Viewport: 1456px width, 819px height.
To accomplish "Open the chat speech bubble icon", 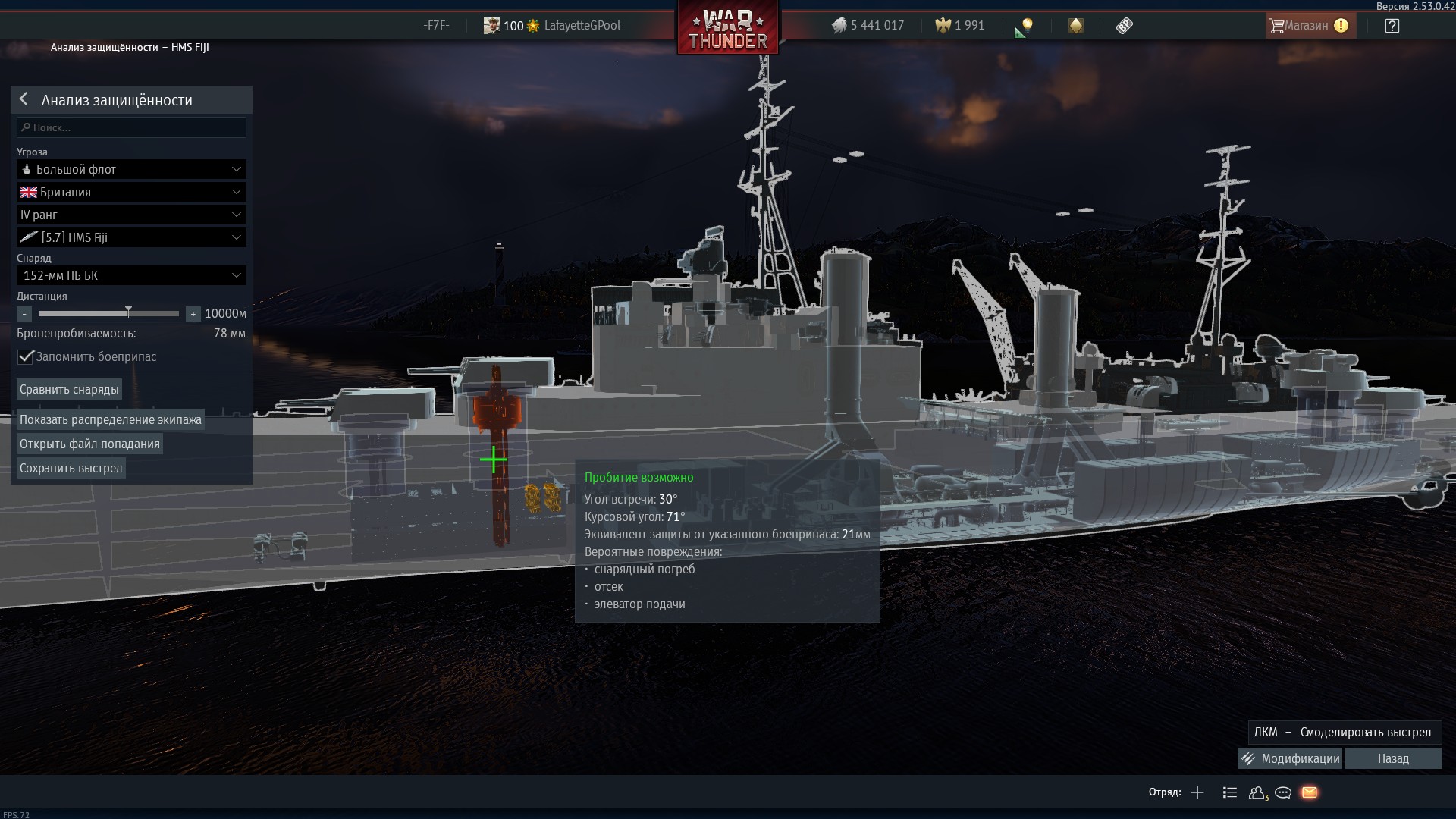I will click(1283, 792).
